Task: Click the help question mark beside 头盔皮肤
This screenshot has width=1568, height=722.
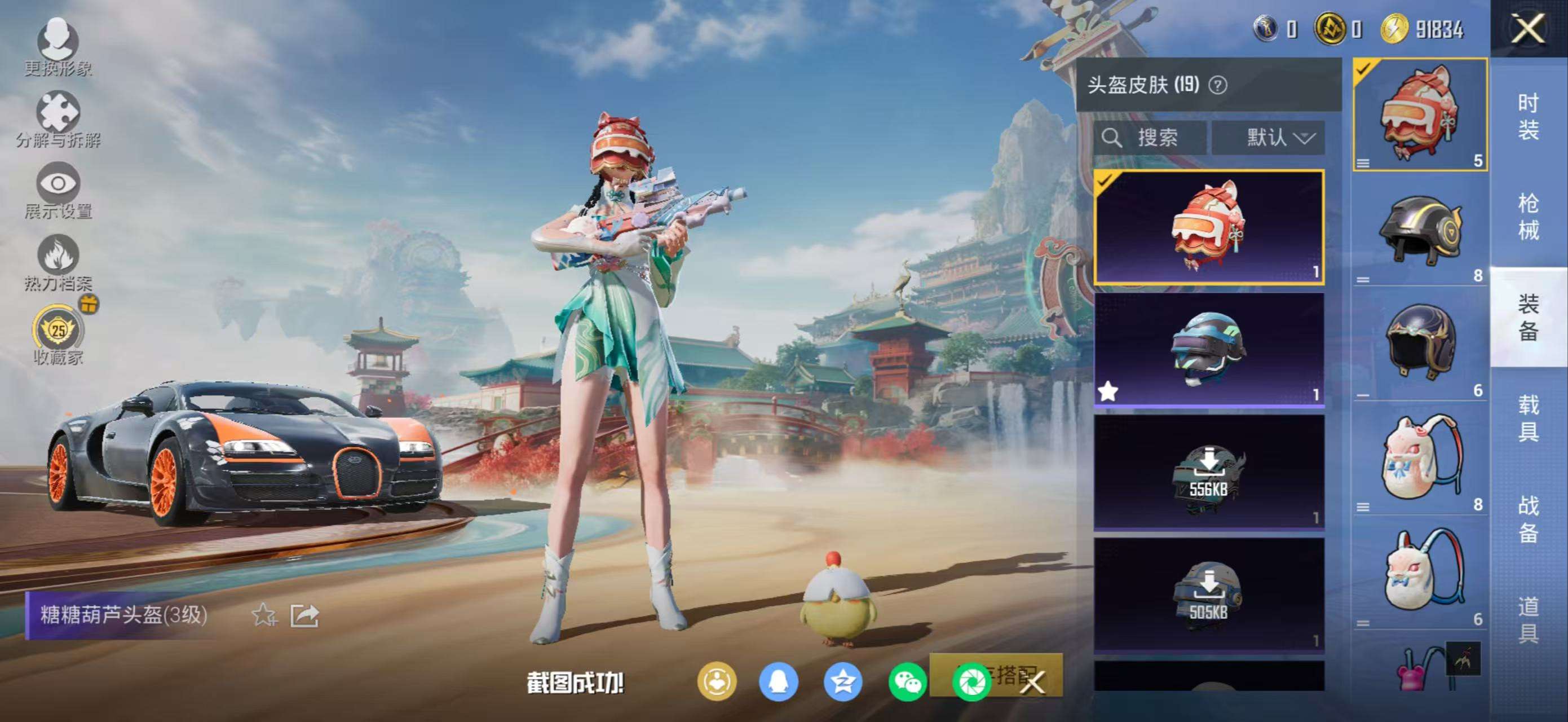Action: 1218,85
